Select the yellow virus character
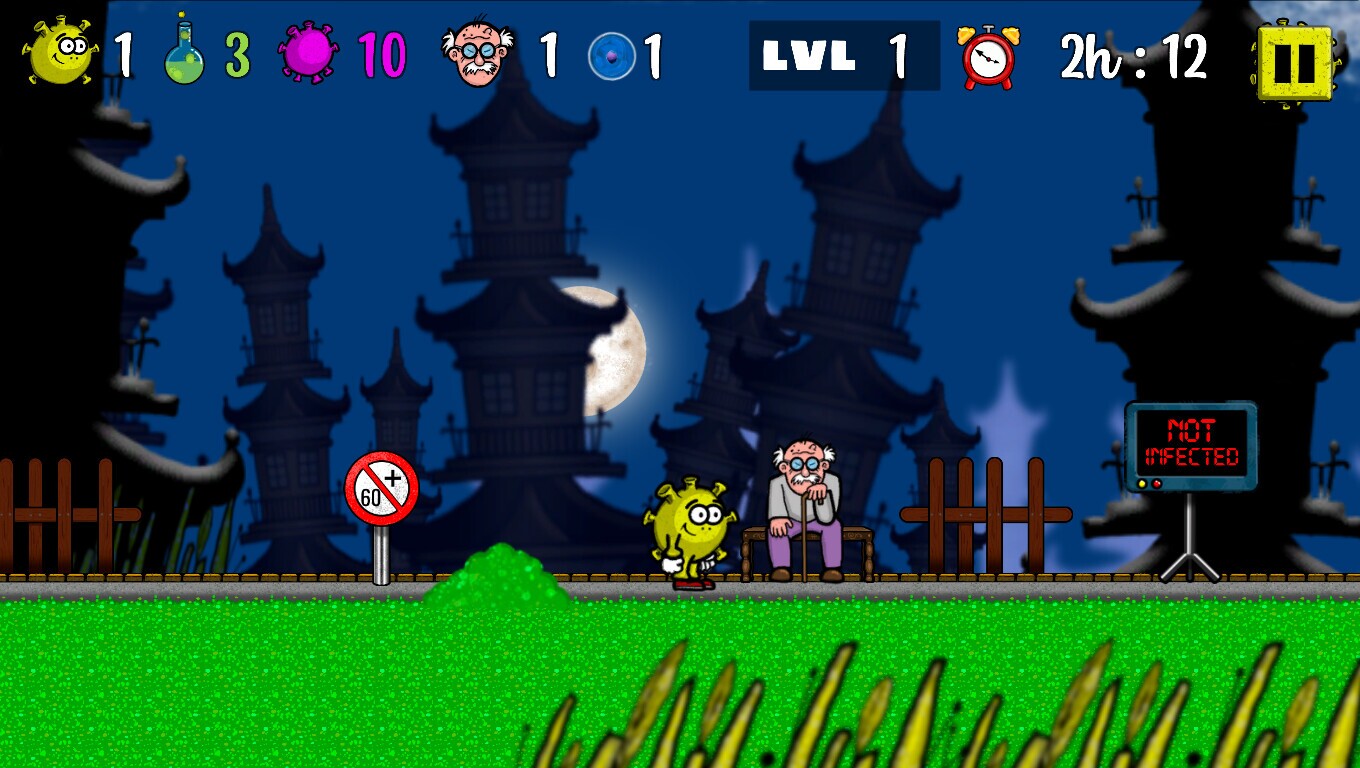The image size is (1360, 768). point(690,525)
